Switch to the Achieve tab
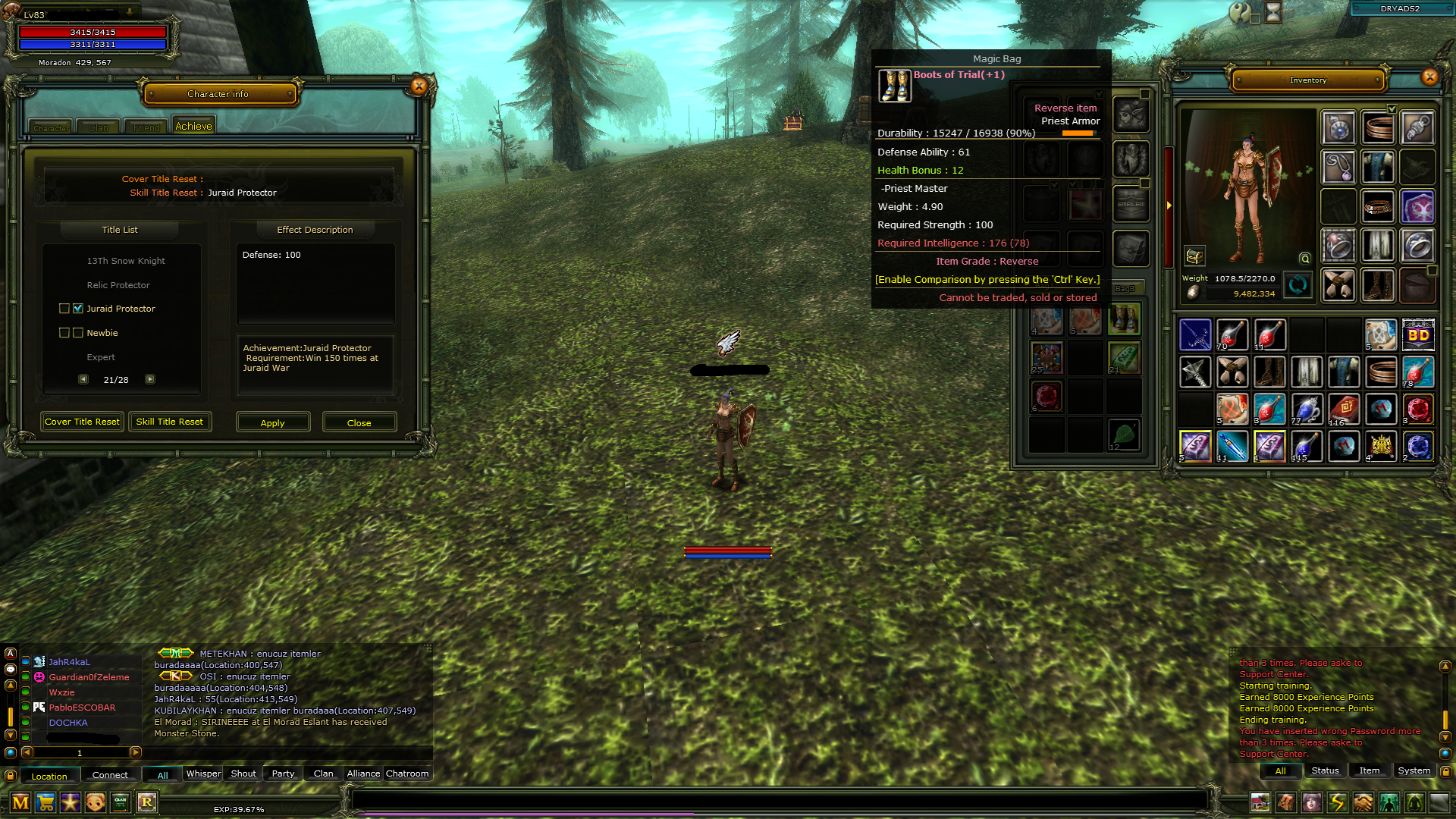This screenshot has width=1456, height=819. [193, 127]
